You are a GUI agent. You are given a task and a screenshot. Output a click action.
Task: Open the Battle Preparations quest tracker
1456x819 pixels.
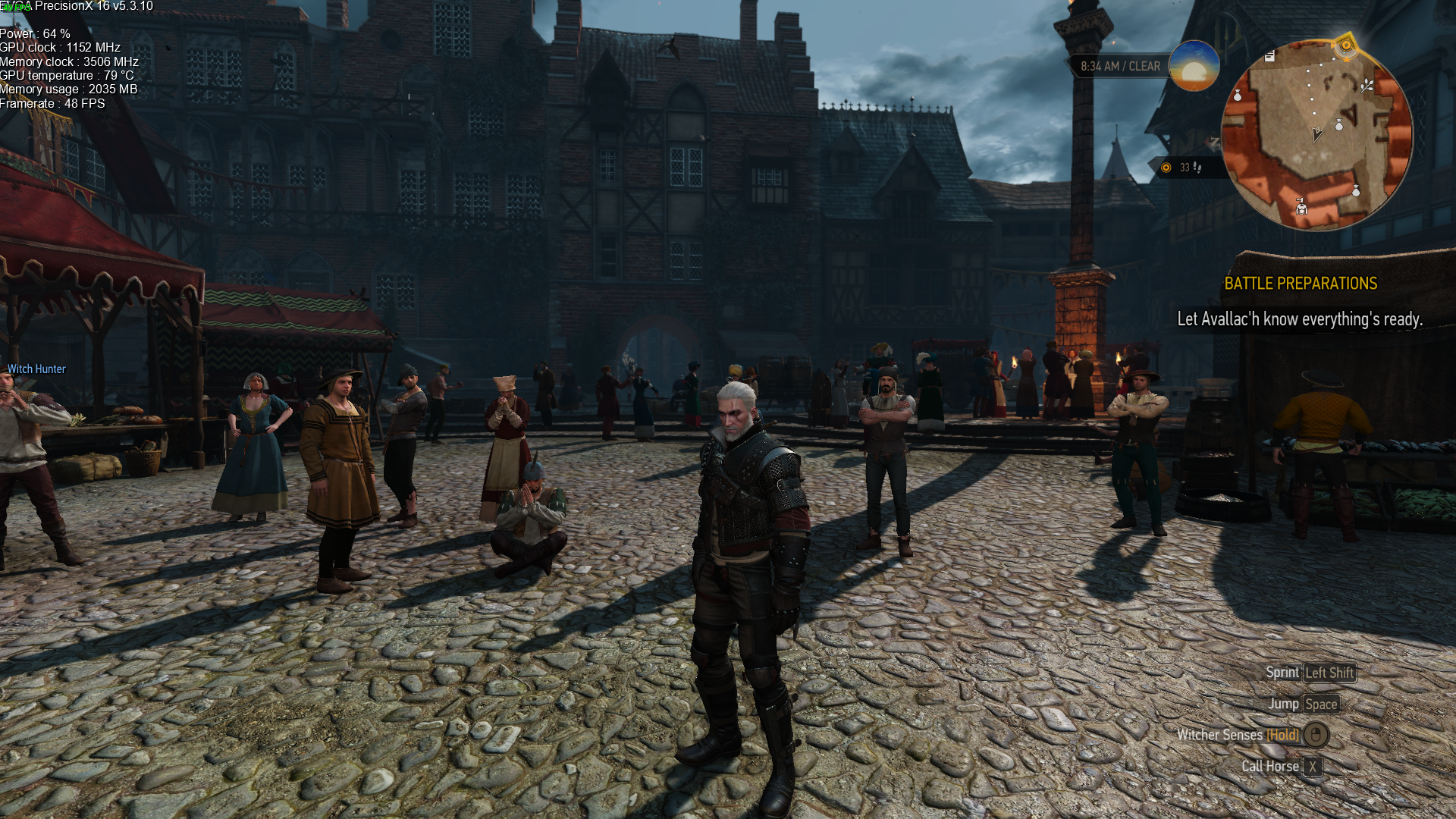pyautogui.click(x=1301, y=284)
